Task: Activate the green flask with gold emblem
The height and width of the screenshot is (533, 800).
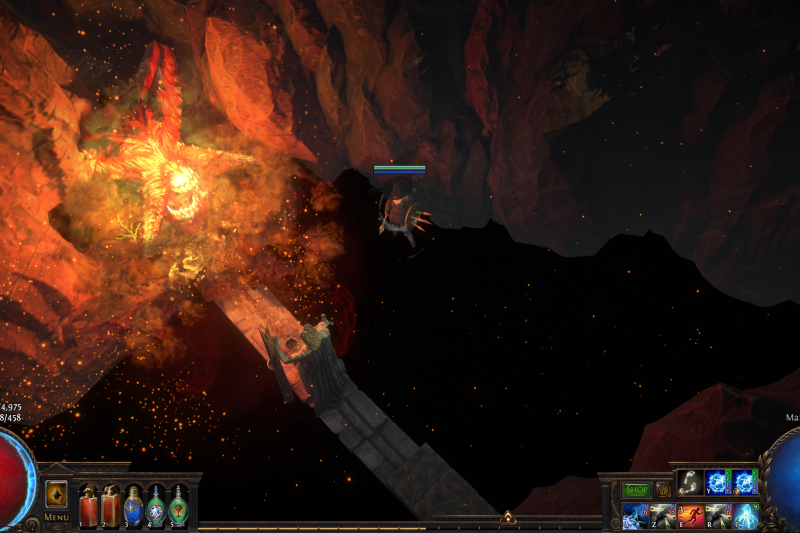Action: click(178, 506)
